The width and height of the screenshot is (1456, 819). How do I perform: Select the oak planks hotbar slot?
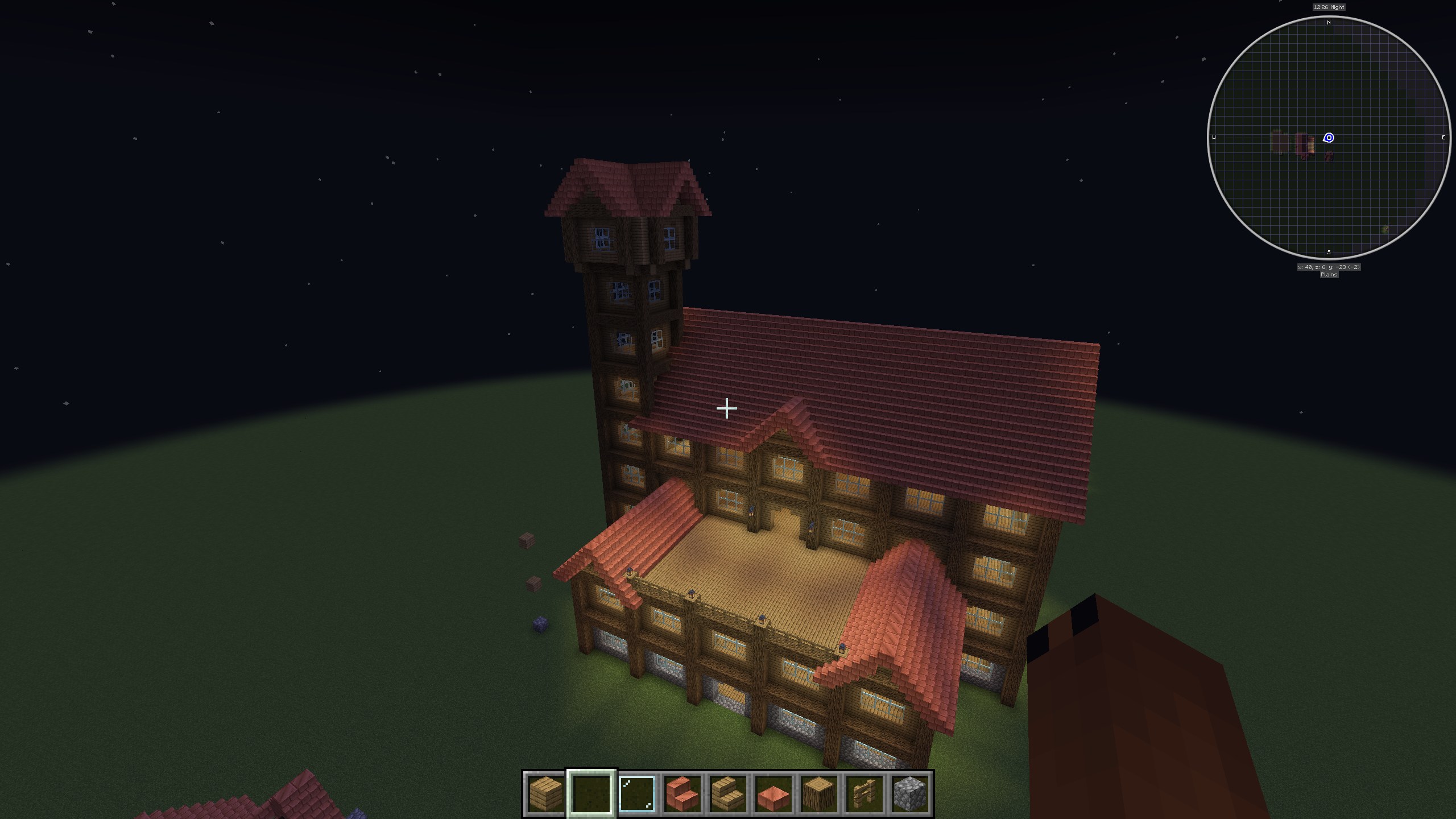pos(546,793)
